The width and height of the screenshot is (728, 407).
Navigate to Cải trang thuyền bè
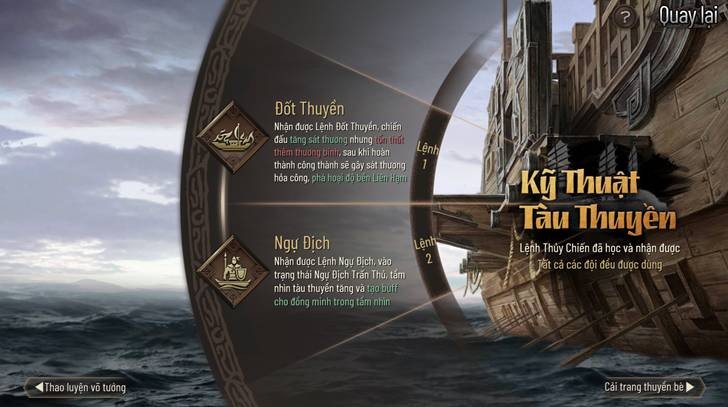(652, 387)
